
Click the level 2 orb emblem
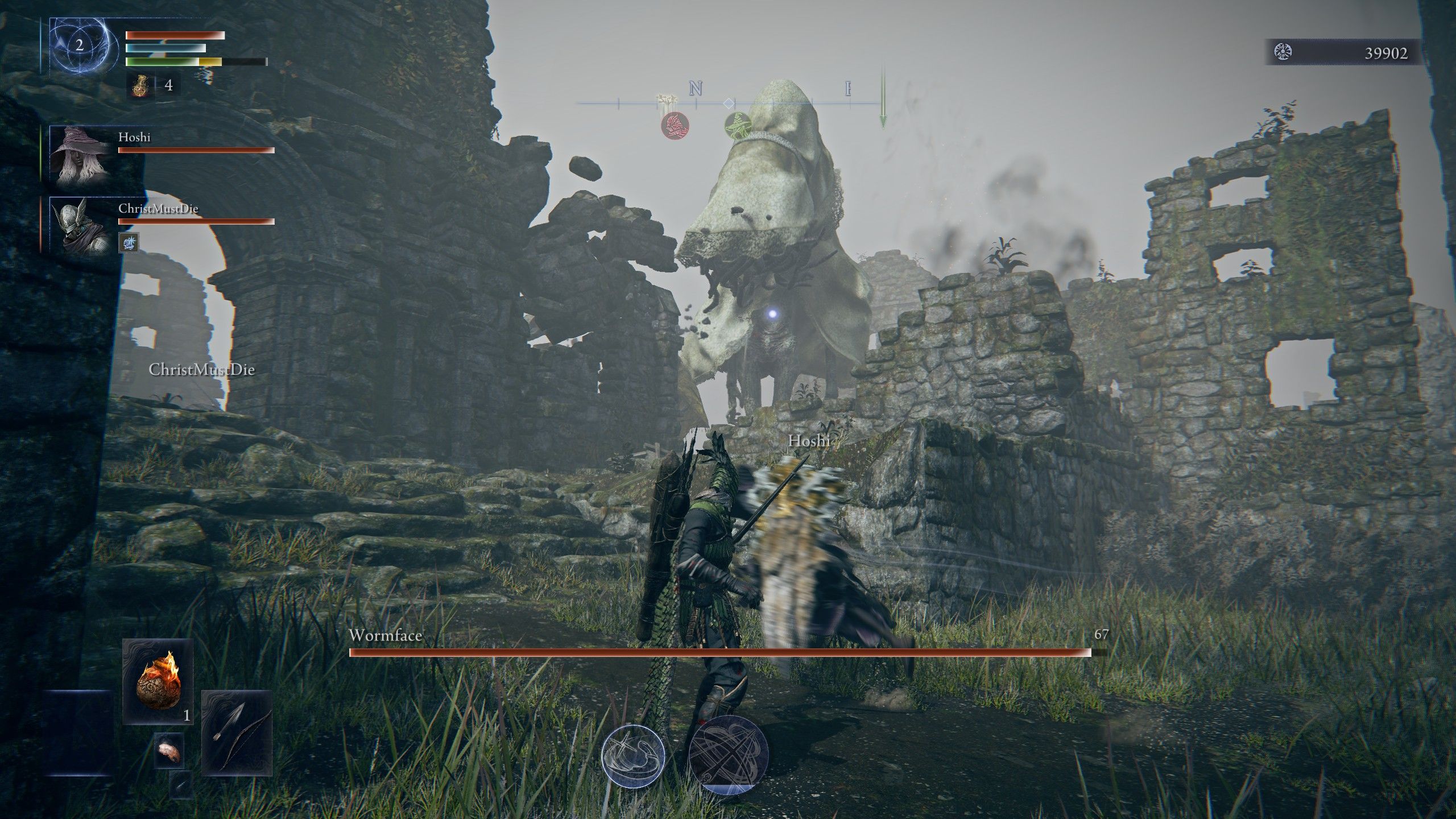click(x=80, y=46)
